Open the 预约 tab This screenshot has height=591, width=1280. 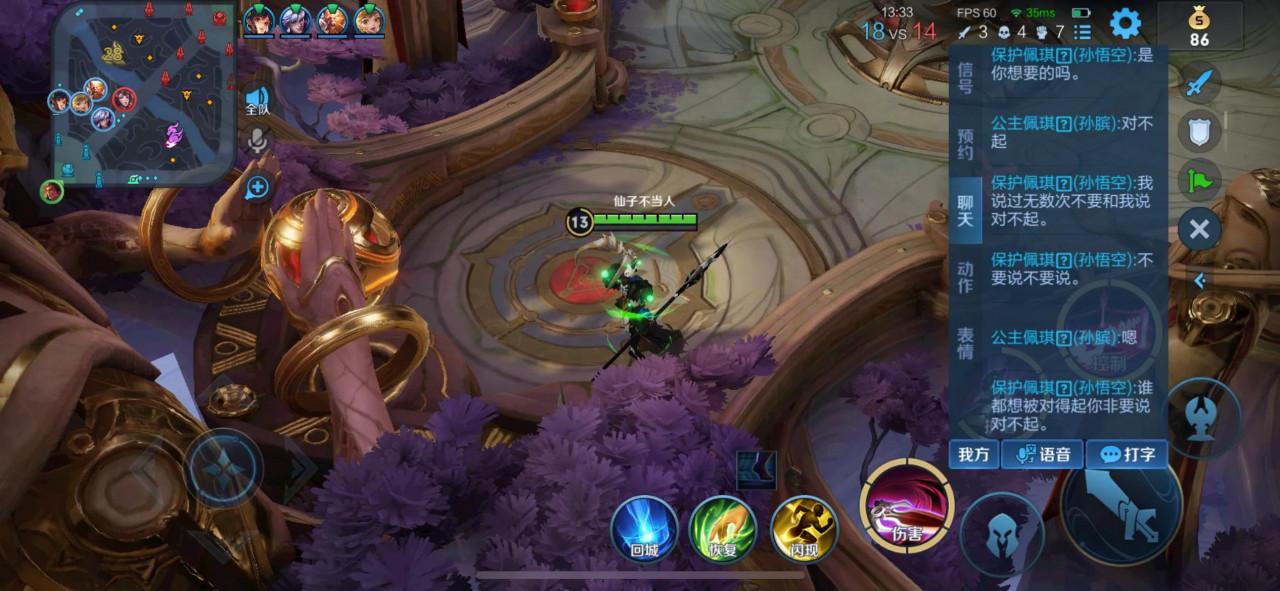[965, 144]
